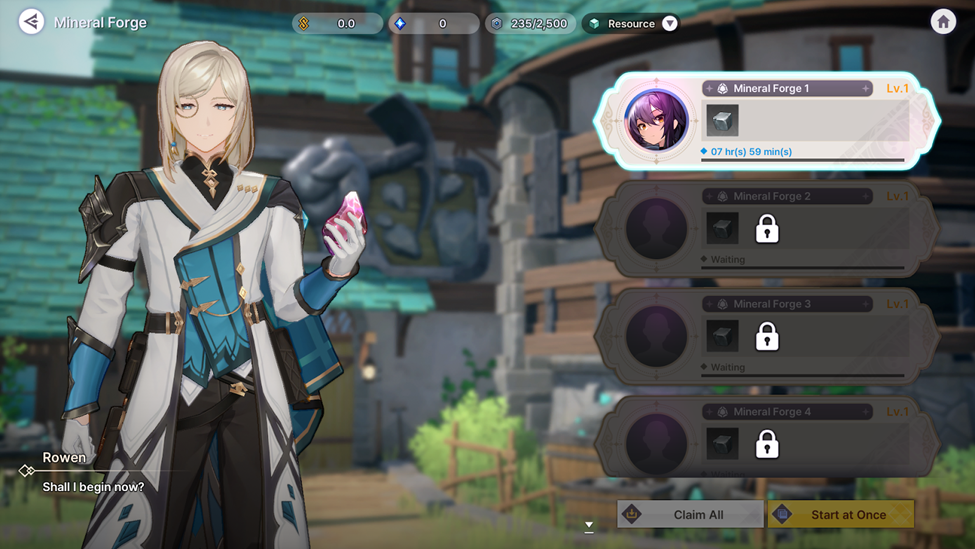Claim All forge rewards
975x549 pixels.
(690, 514)
